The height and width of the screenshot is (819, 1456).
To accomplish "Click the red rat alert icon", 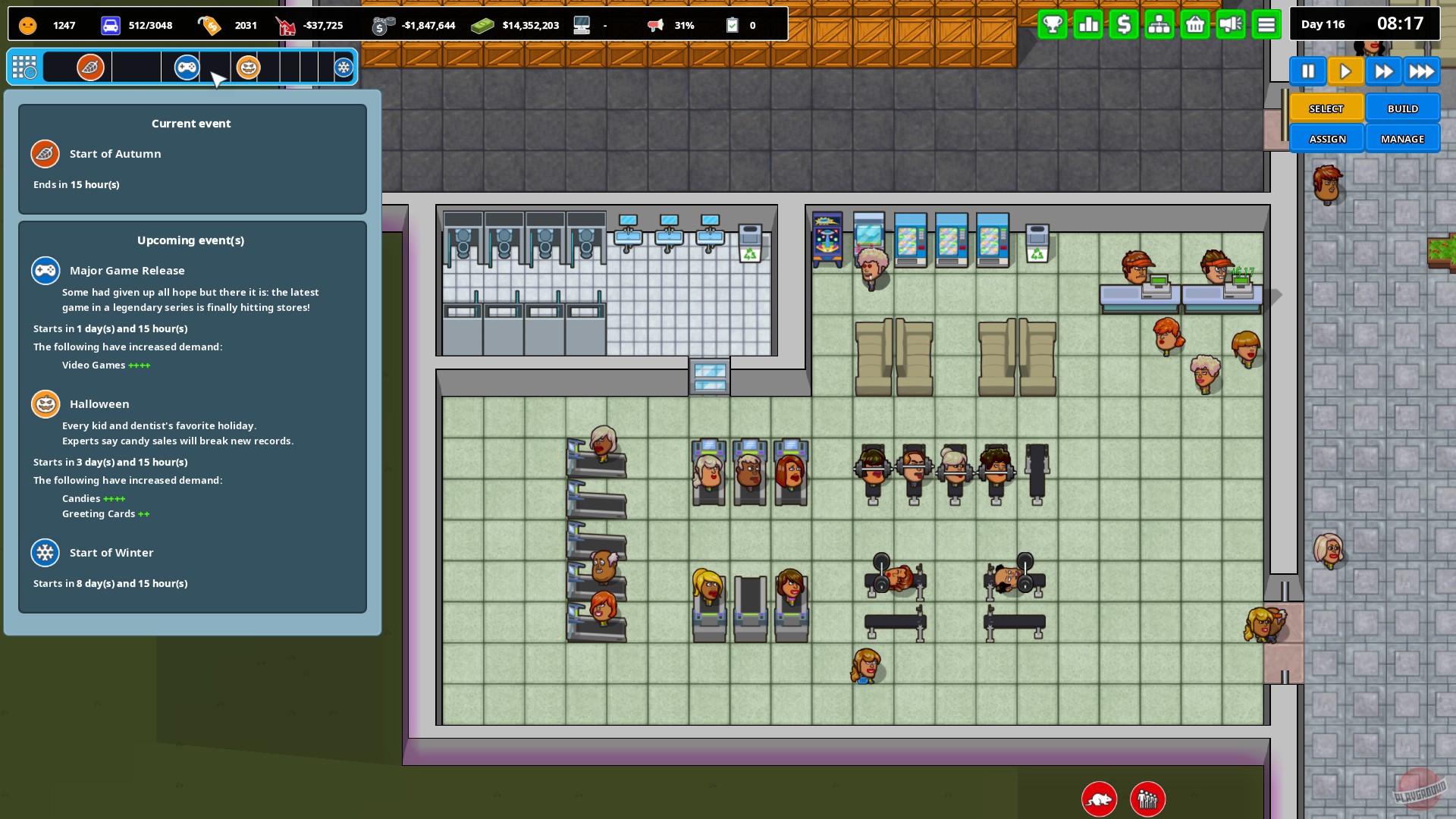I will pos(1098,799).
